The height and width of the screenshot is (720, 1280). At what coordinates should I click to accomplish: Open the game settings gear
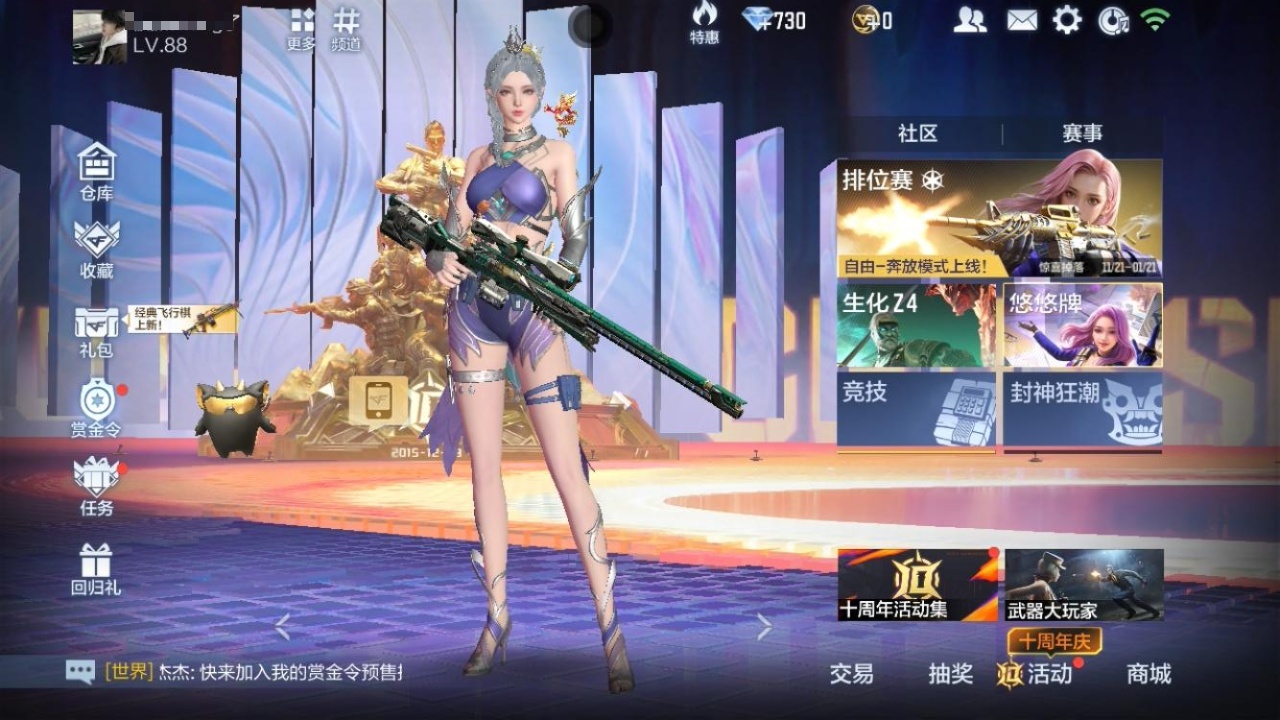pos(1068,20)
